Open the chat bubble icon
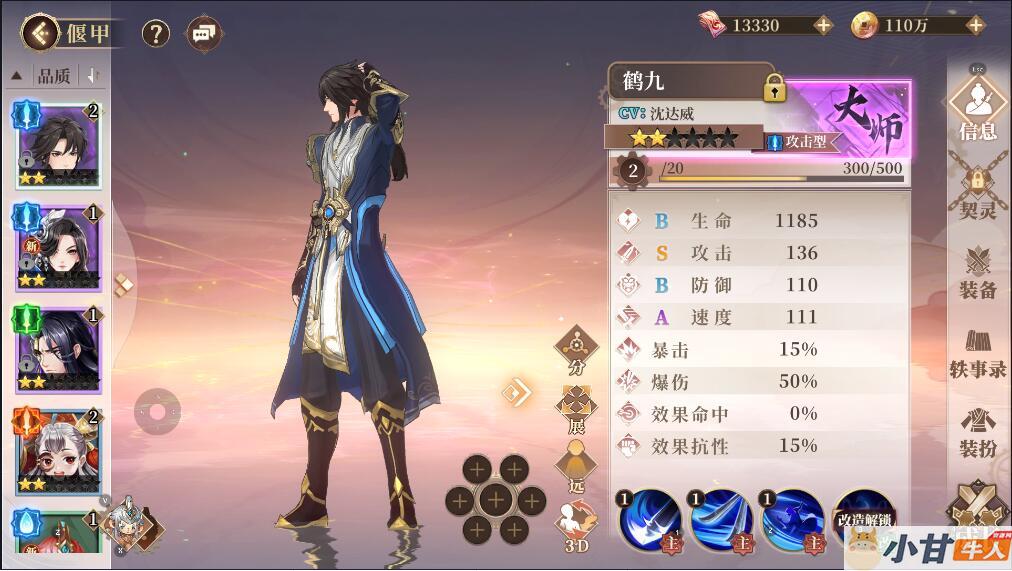 coord(205,34)
